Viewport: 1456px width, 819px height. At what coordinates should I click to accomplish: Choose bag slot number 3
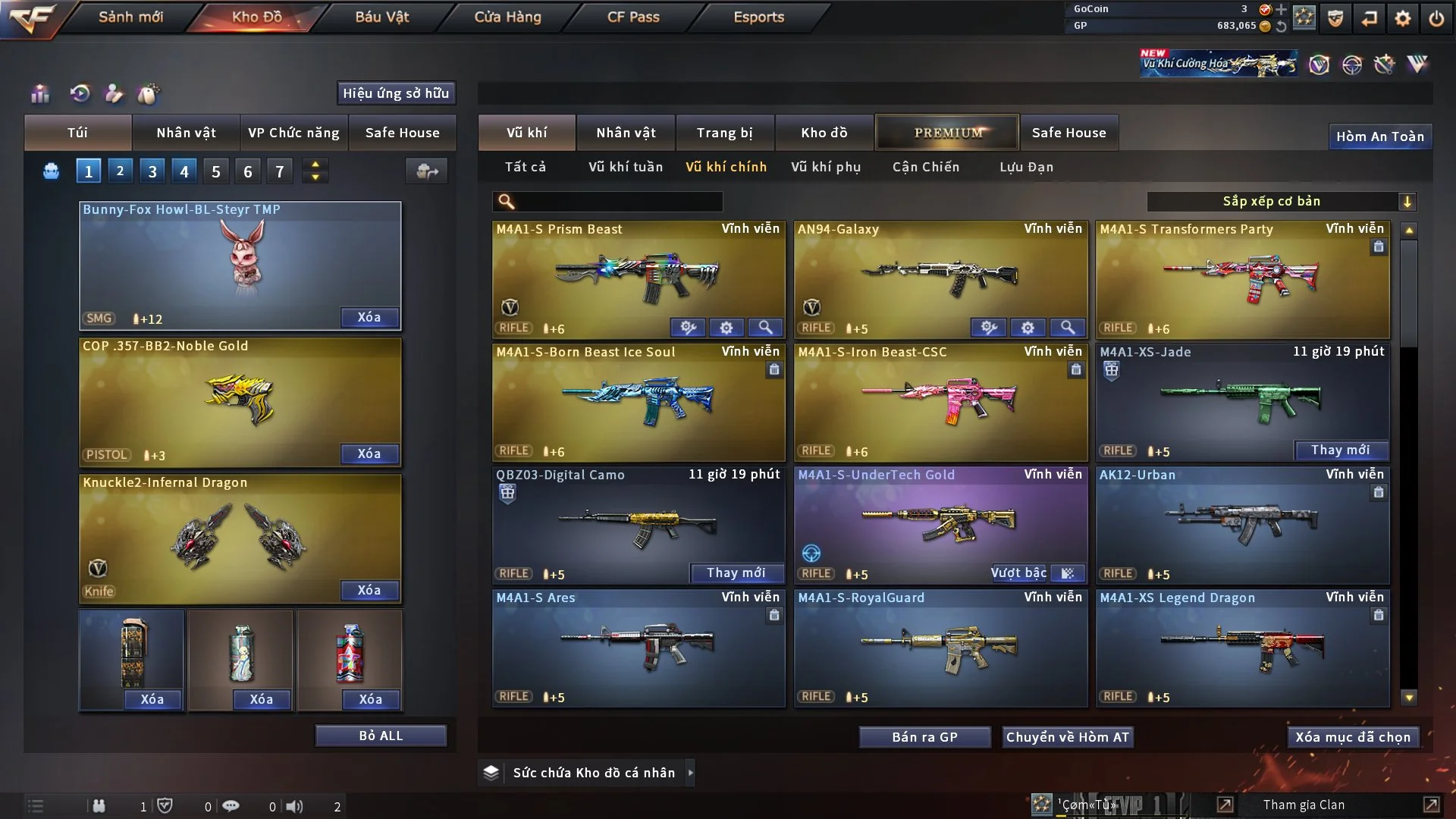[152, 171]
